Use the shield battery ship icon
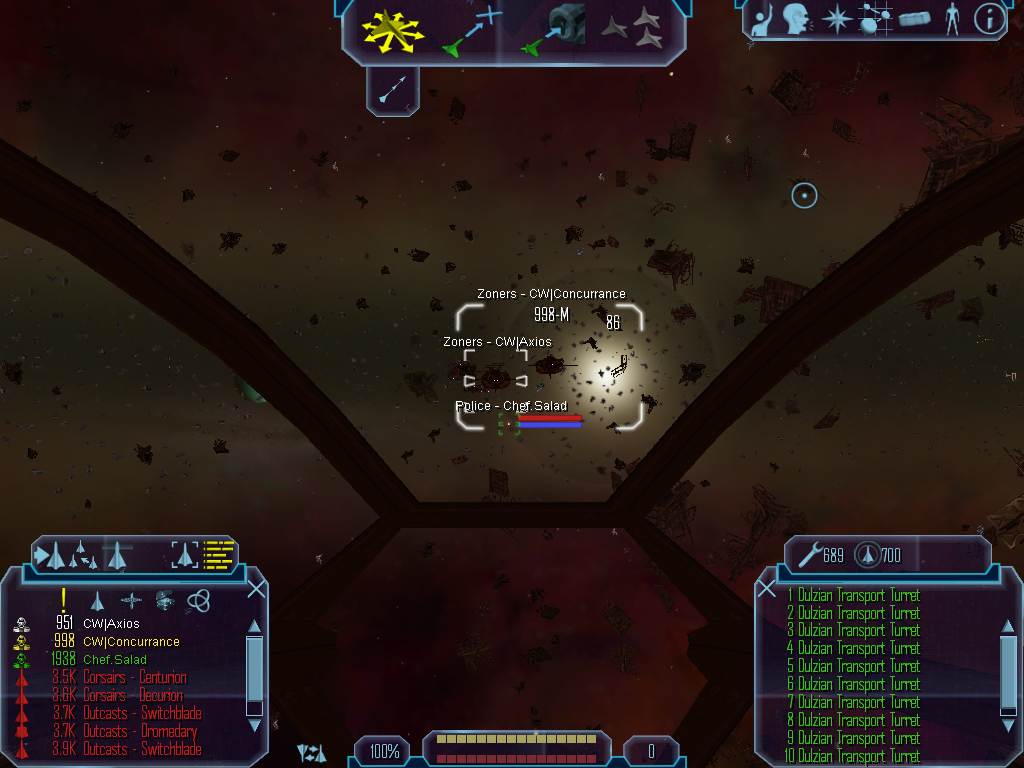Screen dimensions: 1024x768 click(x=867, y=554)
